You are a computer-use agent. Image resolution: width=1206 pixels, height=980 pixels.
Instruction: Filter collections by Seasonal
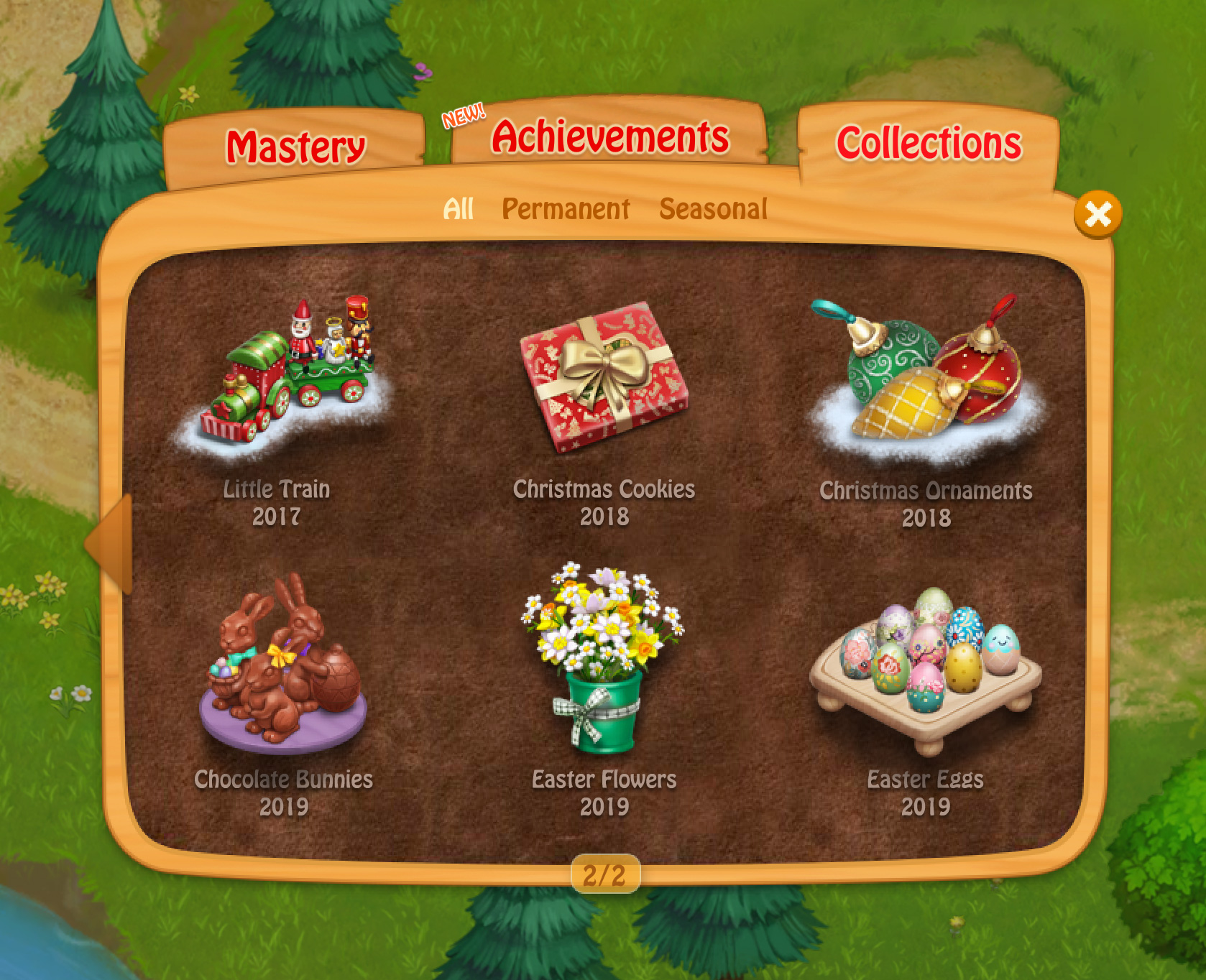(x=713, y=209)
